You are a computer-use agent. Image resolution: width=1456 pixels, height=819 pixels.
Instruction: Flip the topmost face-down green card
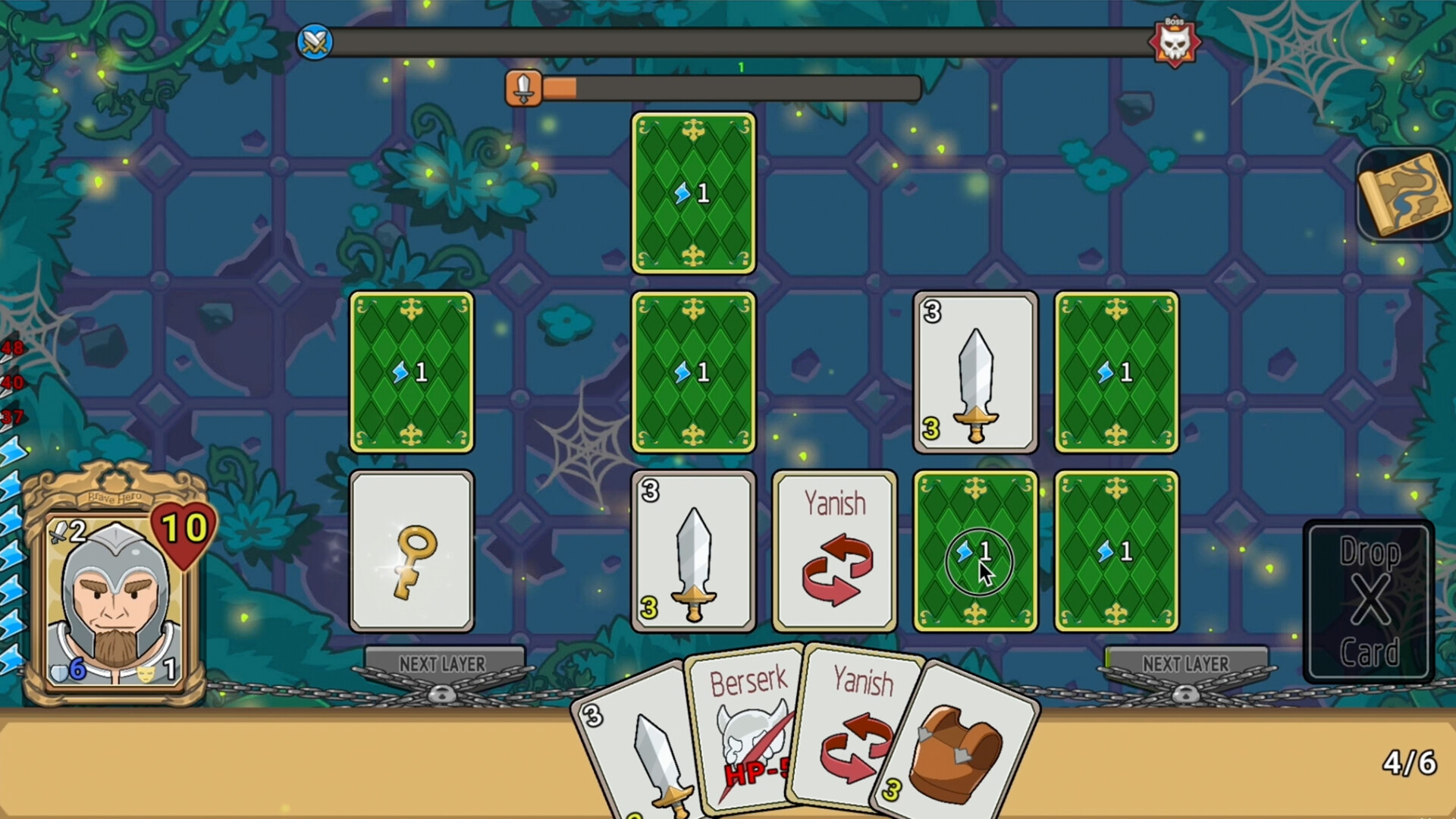coord(692,193)
